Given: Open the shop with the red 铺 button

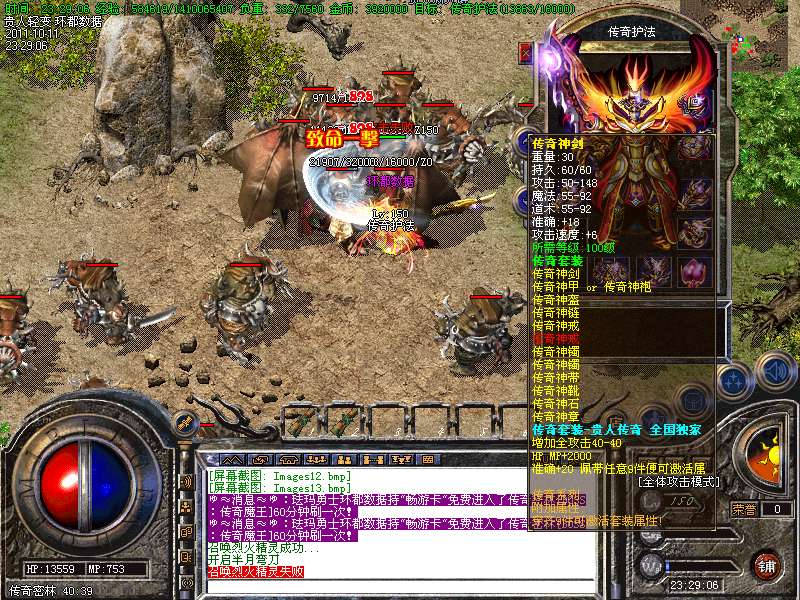Looking at the screenshot, I should coord(766,564).
